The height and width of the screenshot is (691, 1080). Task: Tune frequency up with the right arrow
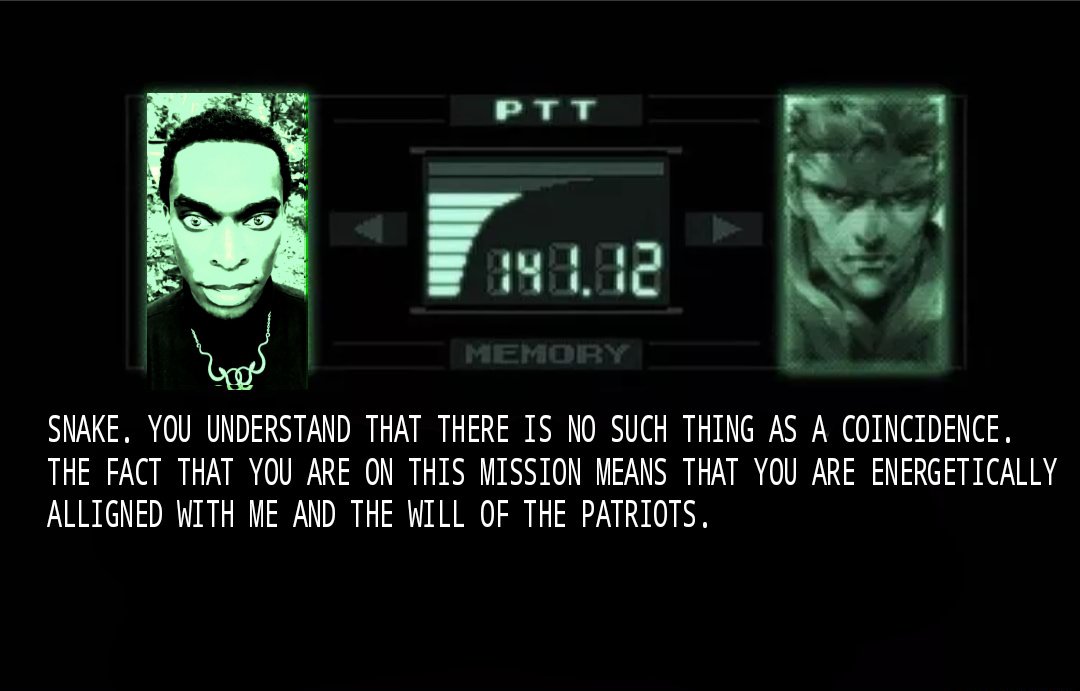[725, 229]
